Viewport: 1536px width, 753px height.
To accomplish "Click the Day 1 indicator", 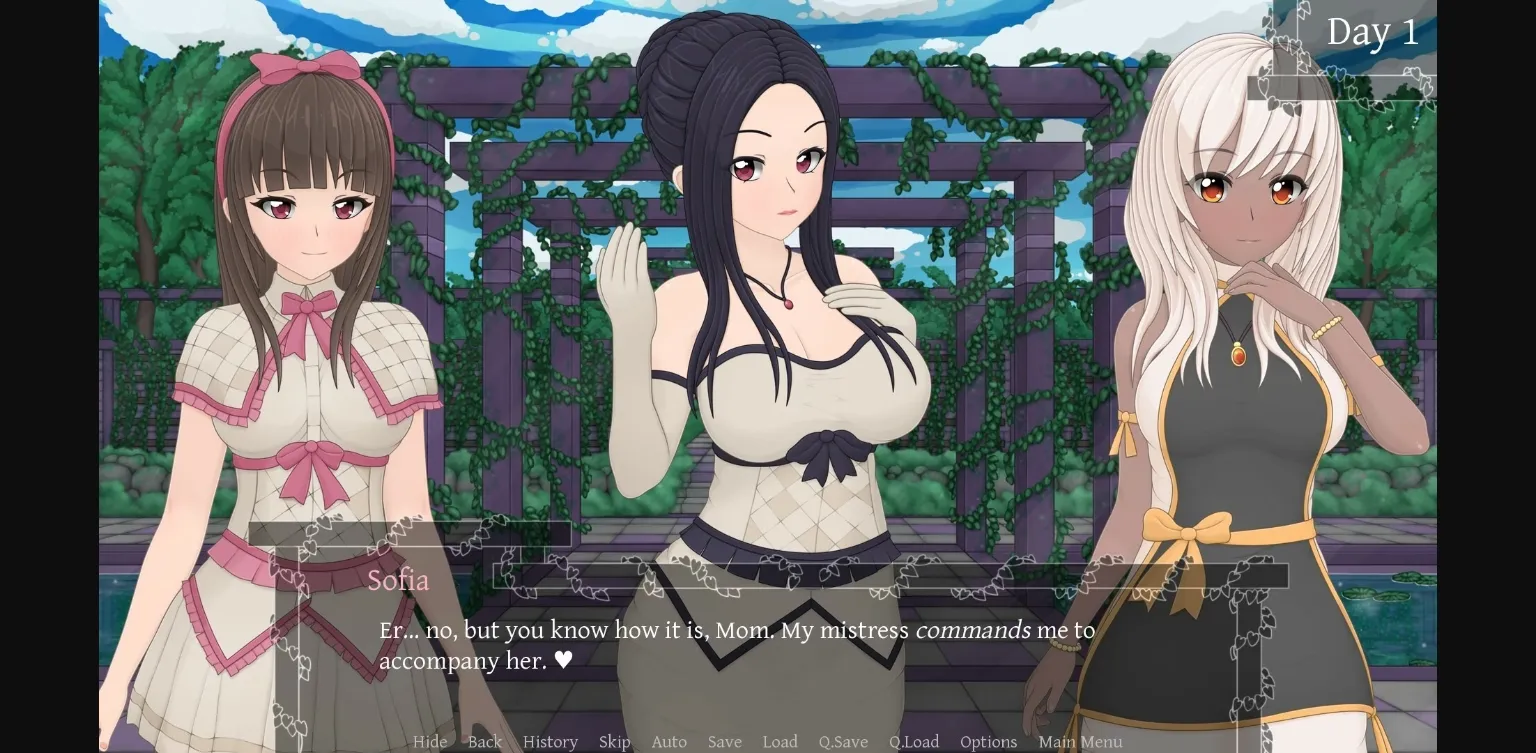I will point(1373,31).
